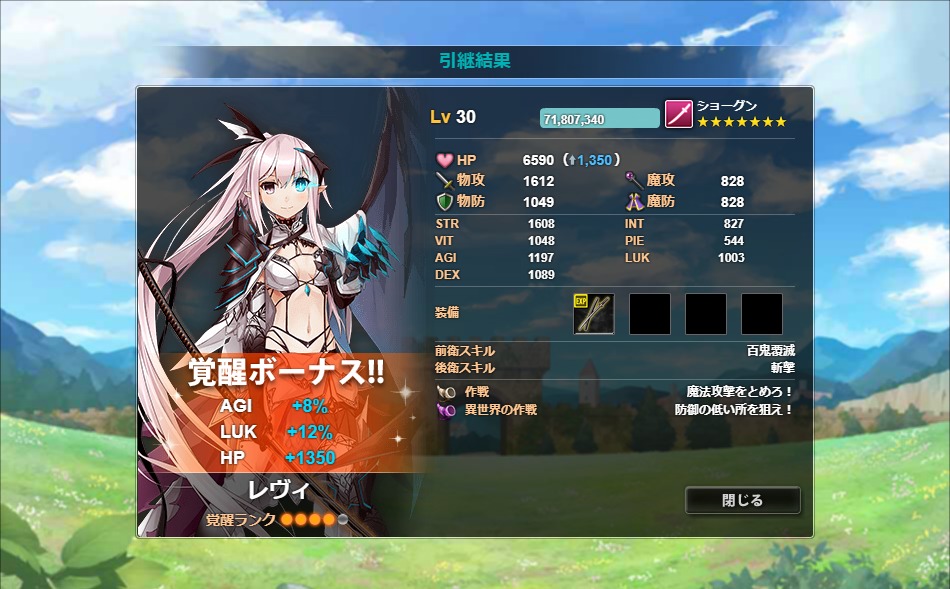The width and height of the screenshot is (950, 589).
Task: Close the inheritance result window with 閉じる
Action: (742, 500)
